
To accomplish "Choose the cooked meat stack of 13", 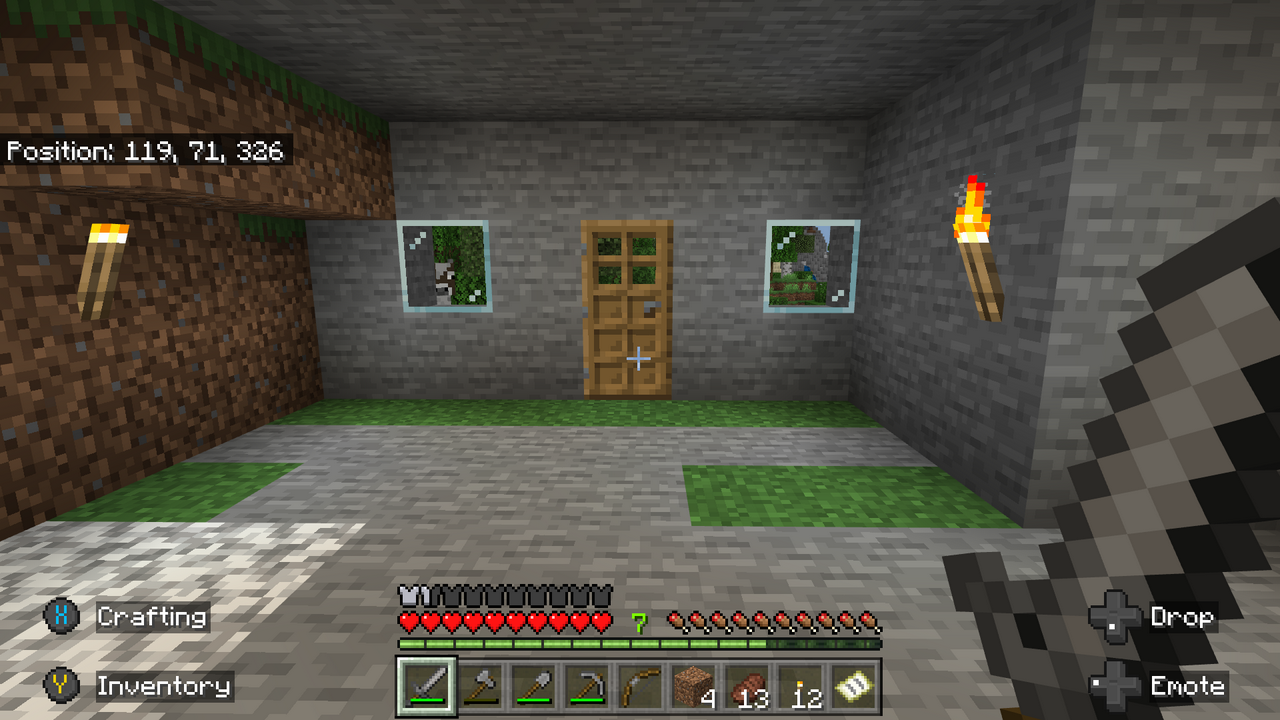I will [746, 686].
